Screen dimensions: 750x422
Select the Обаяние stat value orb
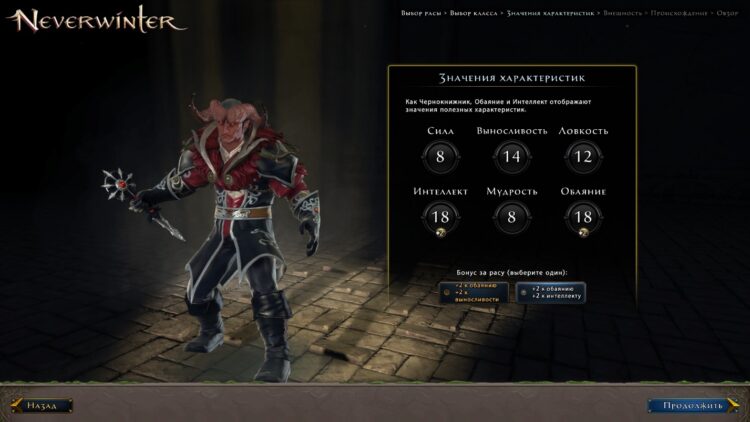coord(584,217)
